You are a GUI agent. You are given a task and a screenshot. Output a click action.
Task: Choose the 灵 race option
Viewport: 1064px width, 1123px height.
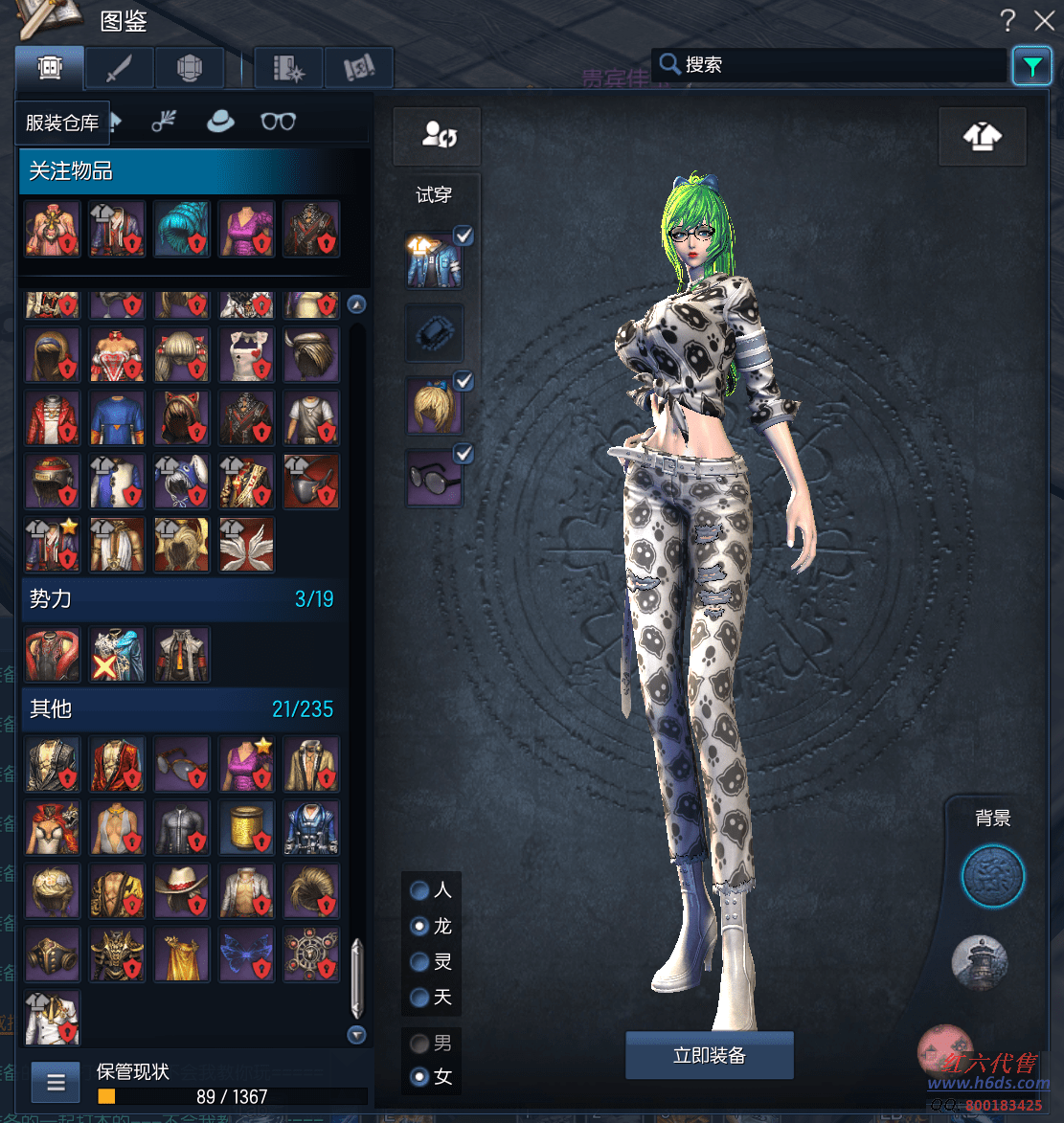coord(419,962)
